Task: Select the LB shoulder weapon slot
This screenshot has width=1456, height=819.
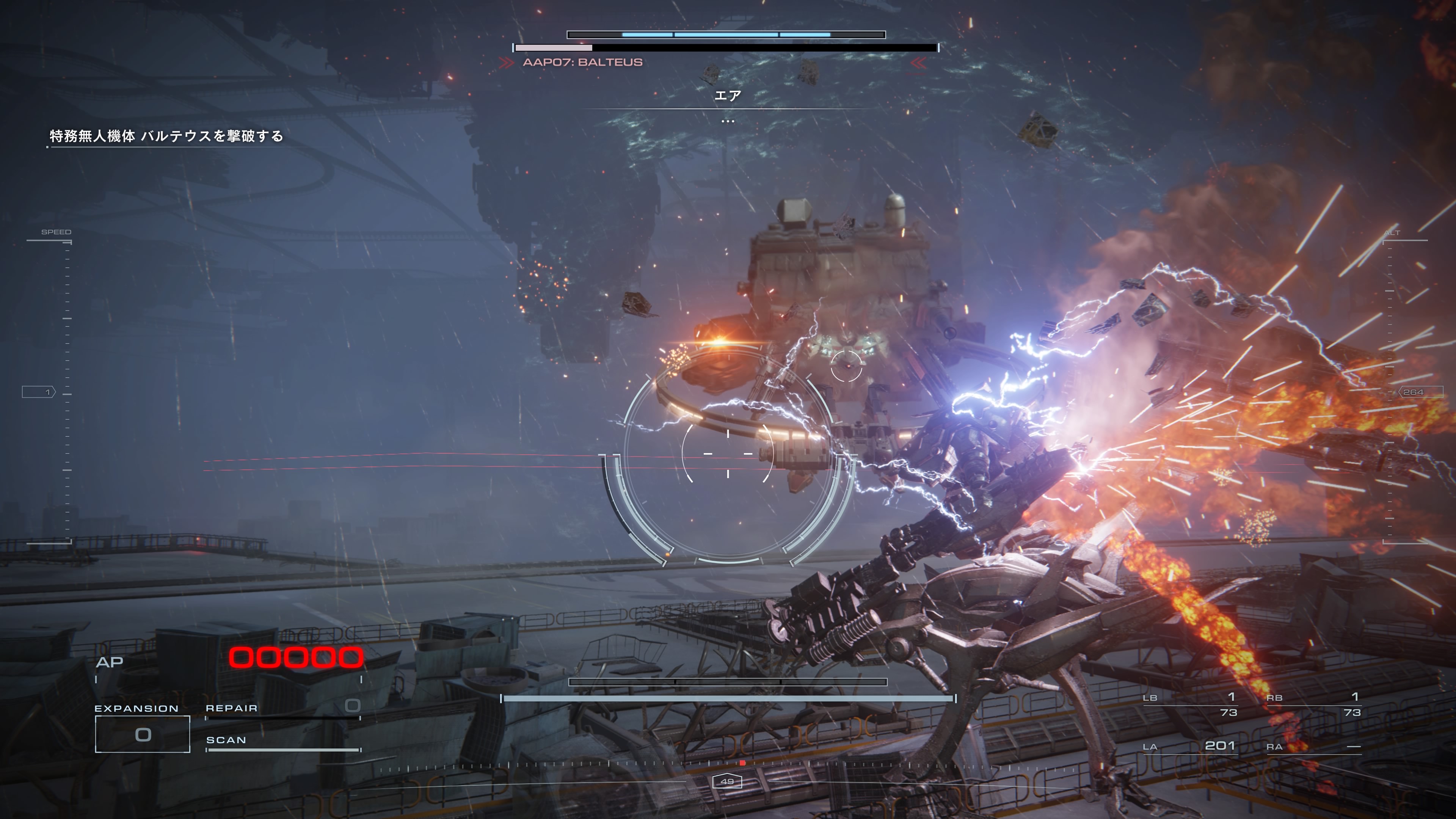Action: tap(1190, 704)
